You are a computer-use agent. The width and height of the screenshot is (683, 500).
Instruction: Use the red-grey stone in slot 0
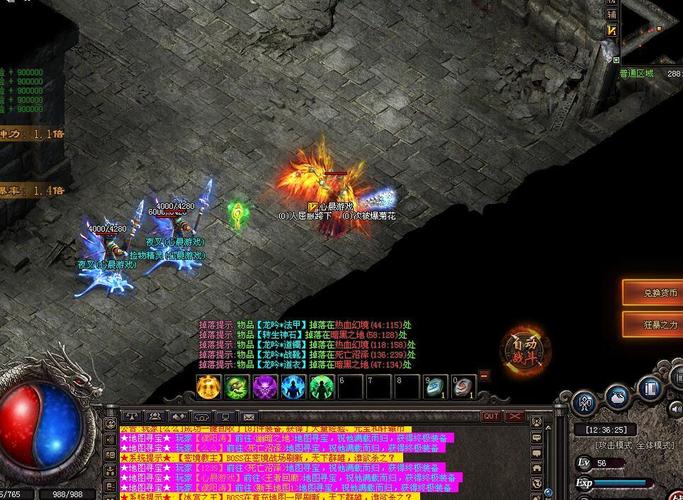pyautogui.click(x=463, y=387)
